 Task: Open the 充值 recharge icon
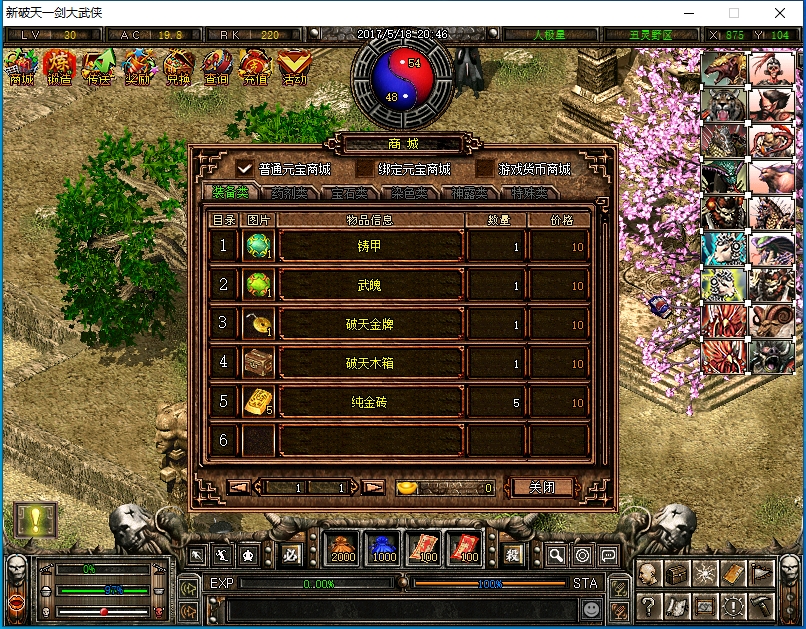[255, 67]
